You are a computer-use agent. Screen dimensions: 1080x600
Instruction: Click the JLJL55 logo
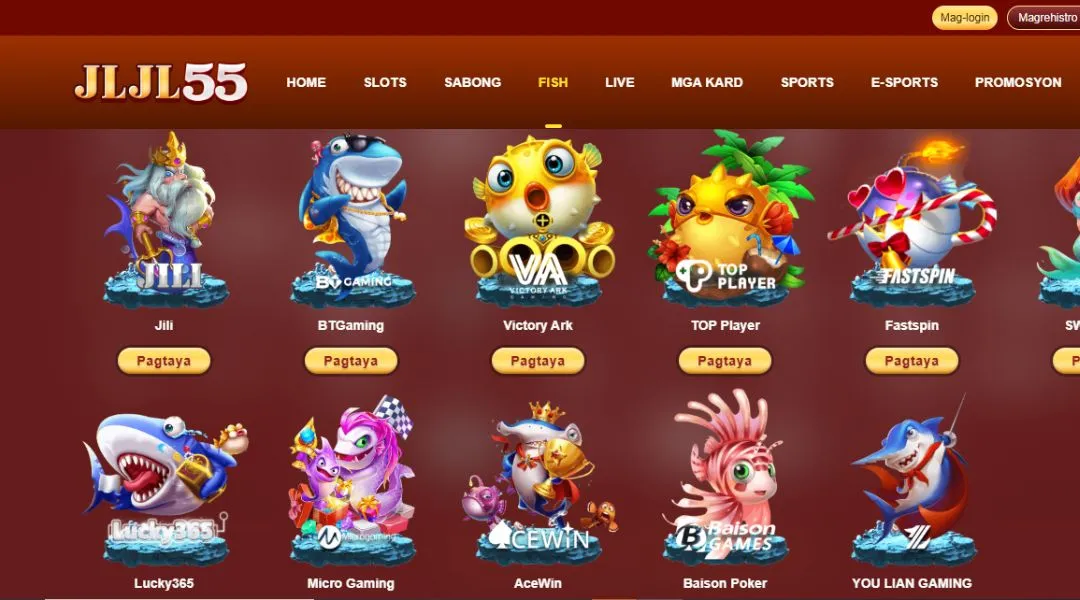(x=160, y=83)
